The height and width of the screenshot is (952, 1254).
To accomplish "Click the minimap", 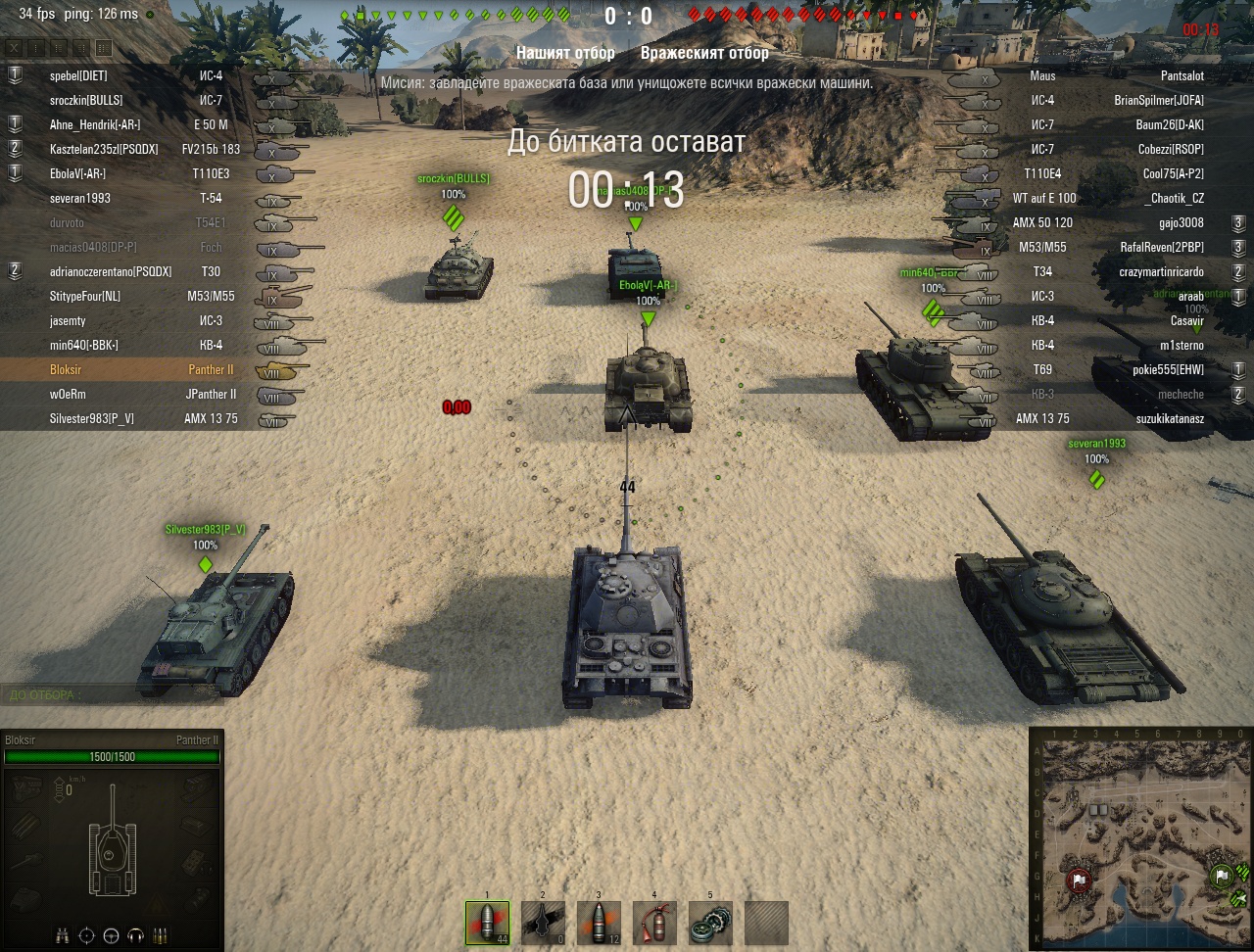I will (1140, 838).
